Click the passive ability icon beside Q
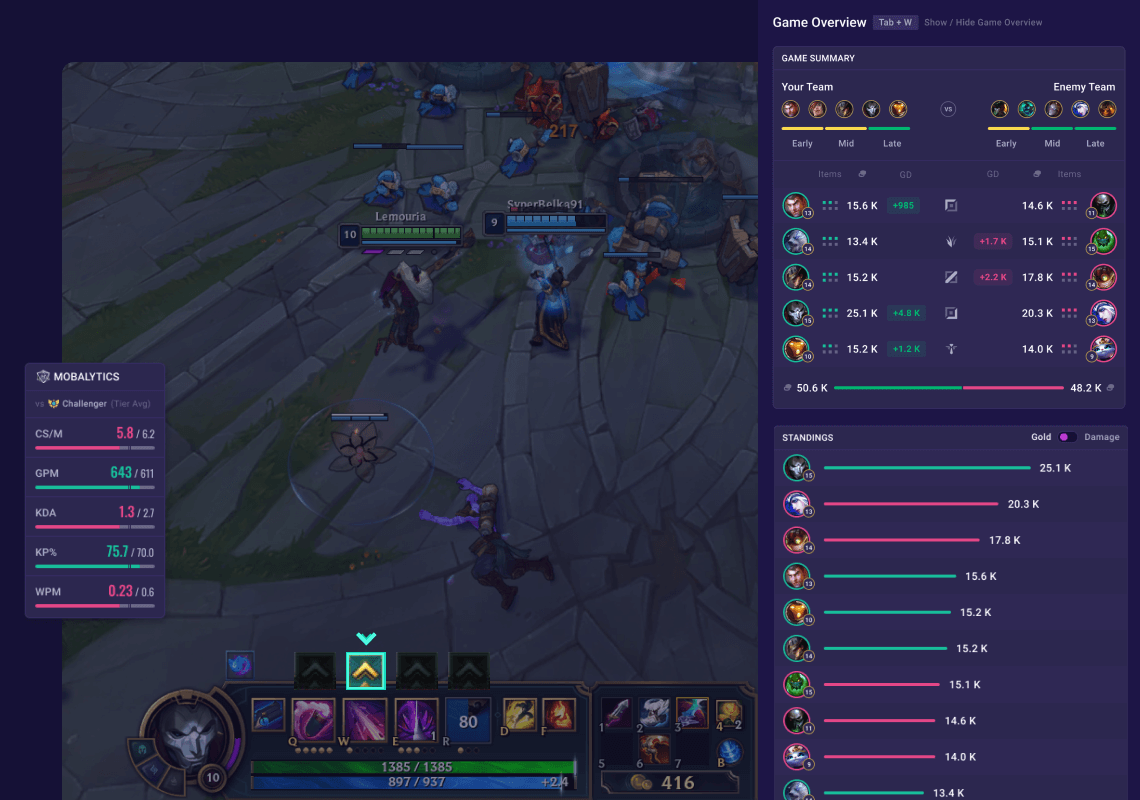Viewport: 1140px width, 800px height. pyautogui.click(x=268, y=714)
